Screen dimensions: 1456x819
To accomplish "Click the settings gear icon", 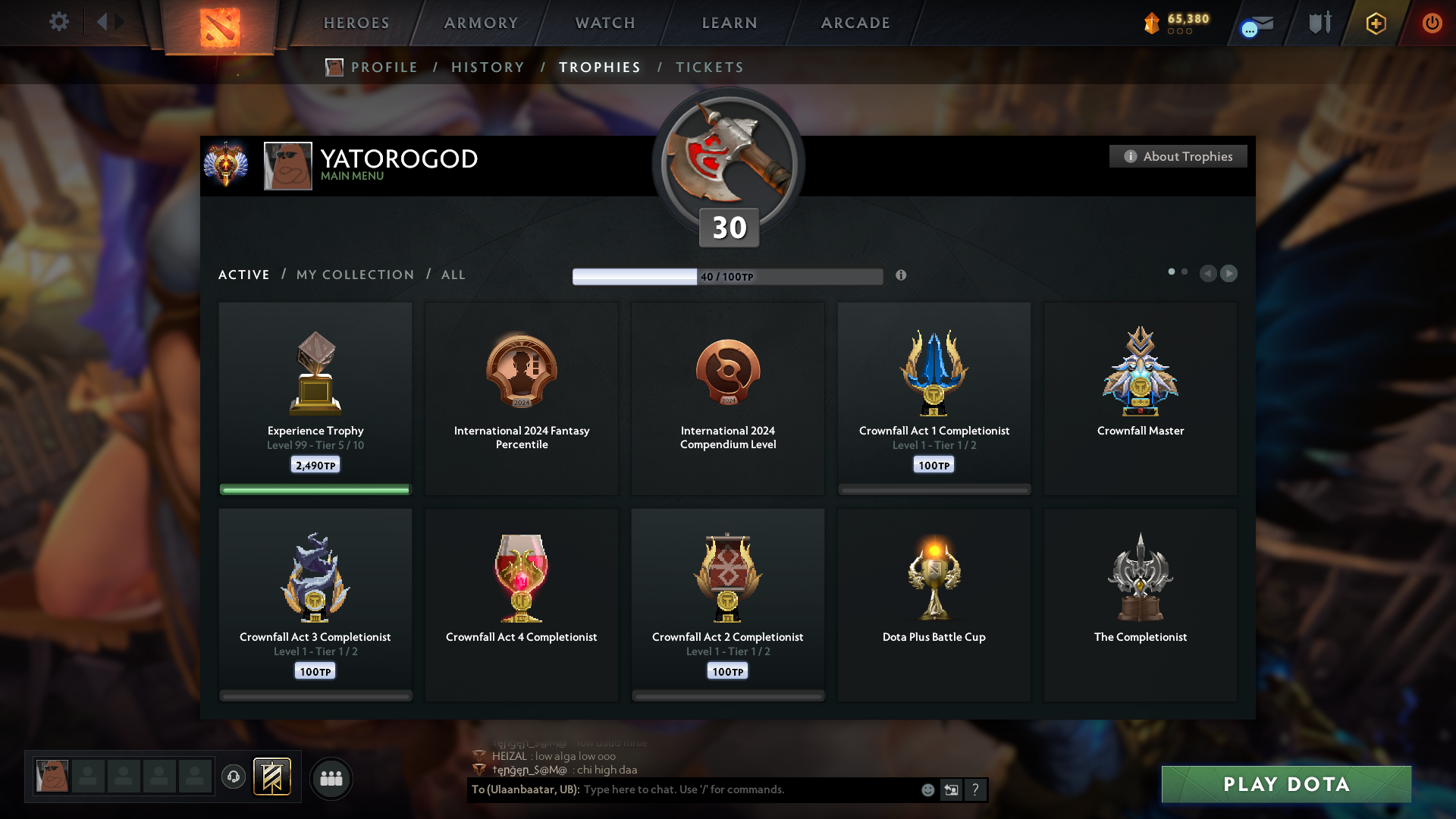I will [59, 22].
